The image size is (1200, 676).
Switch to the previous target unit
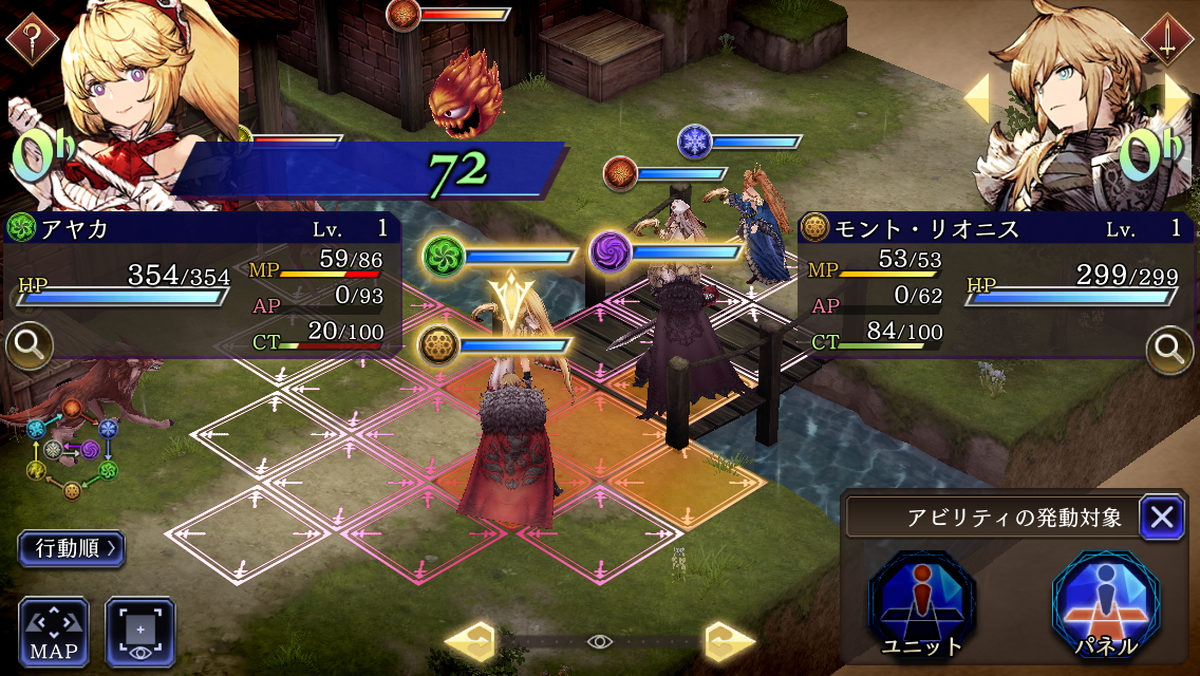(x=977, y=98)
